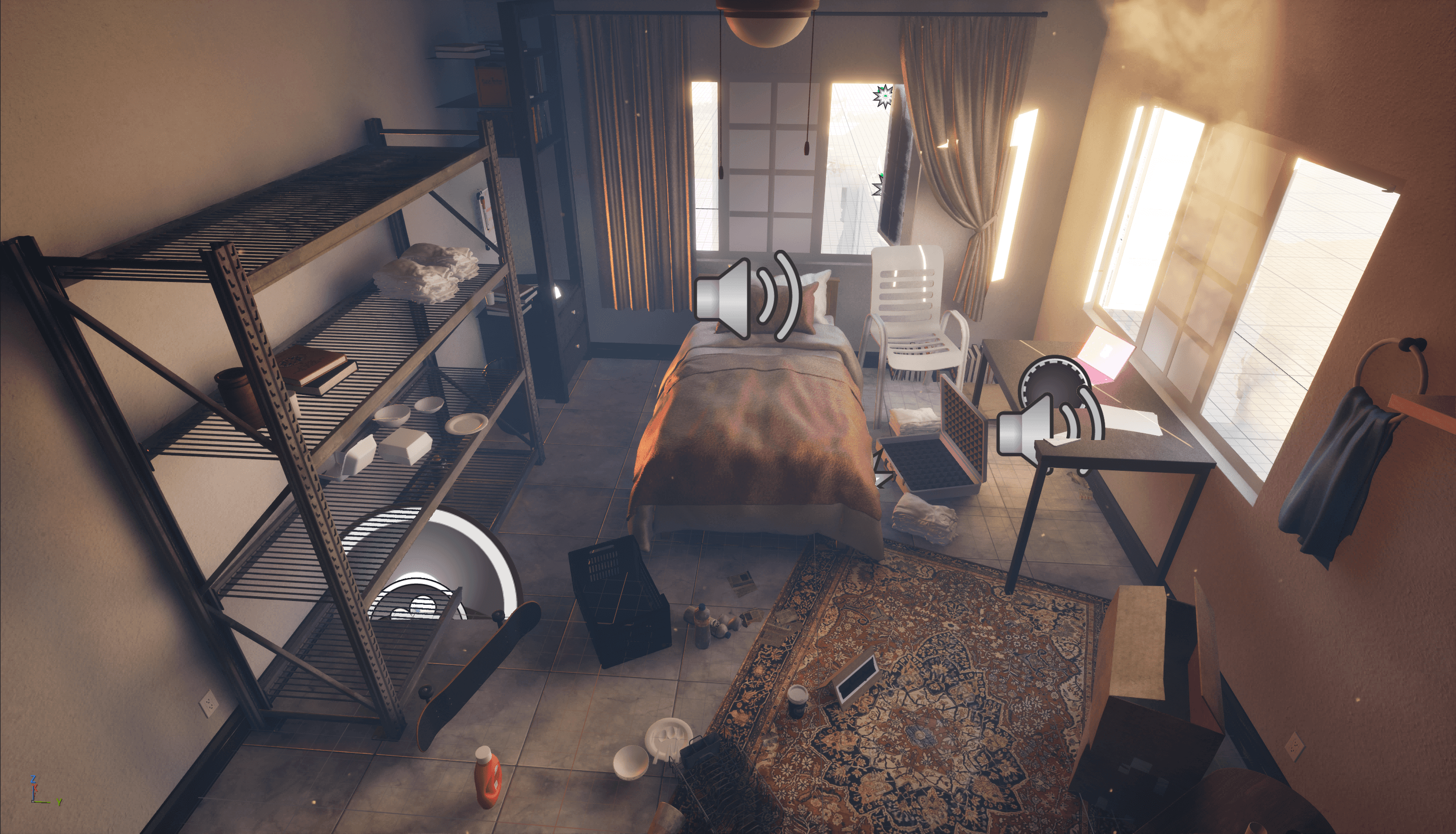
Task: Pick the large white sphere icon behind the shelf
Action: point(431,564)
